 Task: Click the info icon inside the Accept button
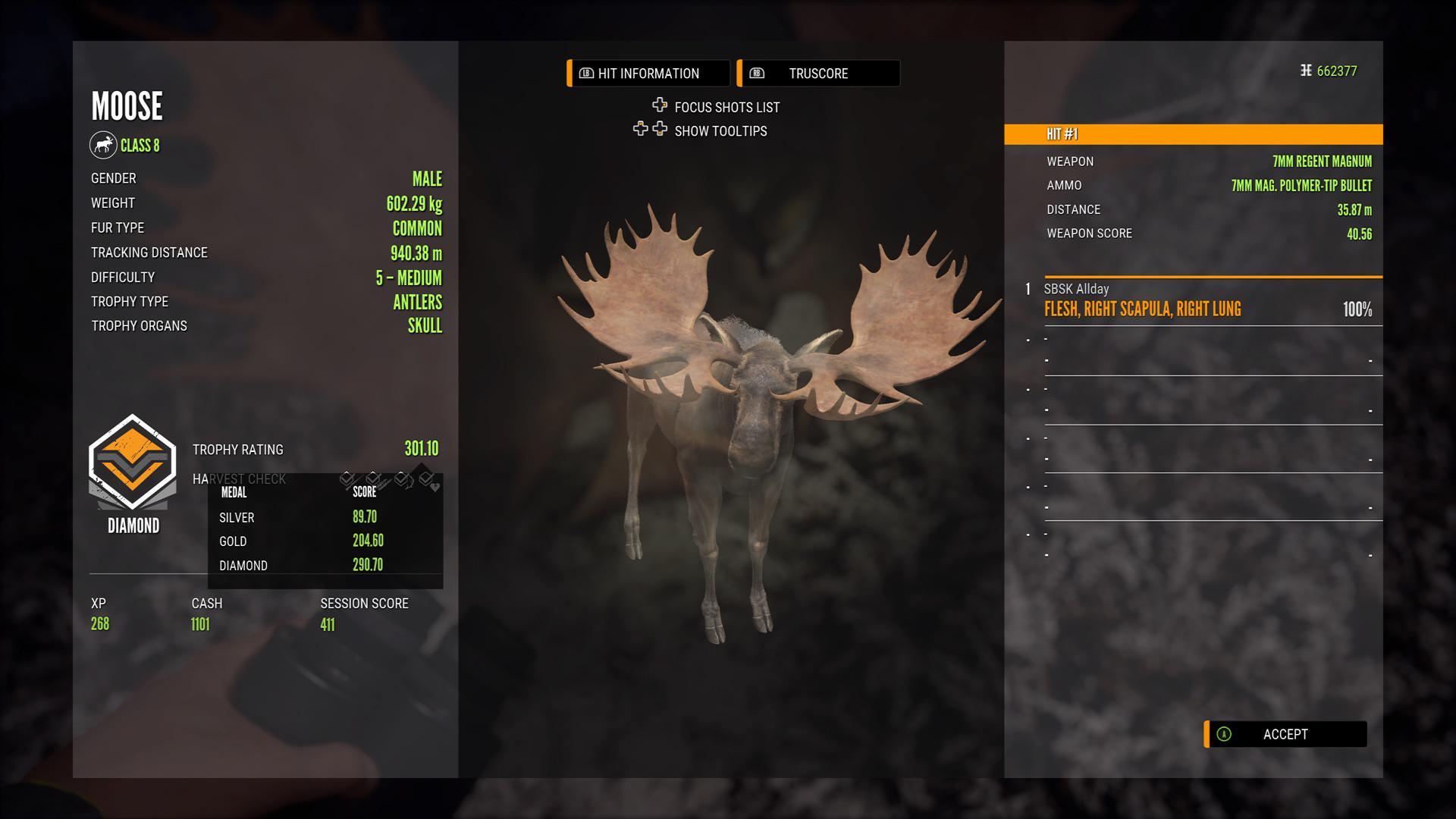1222,734
